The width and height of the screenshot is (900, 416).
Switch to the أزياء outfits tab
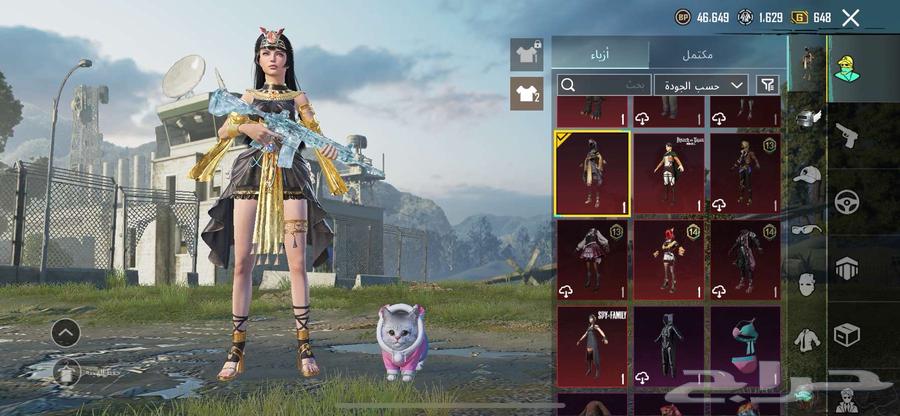[600, 53]
